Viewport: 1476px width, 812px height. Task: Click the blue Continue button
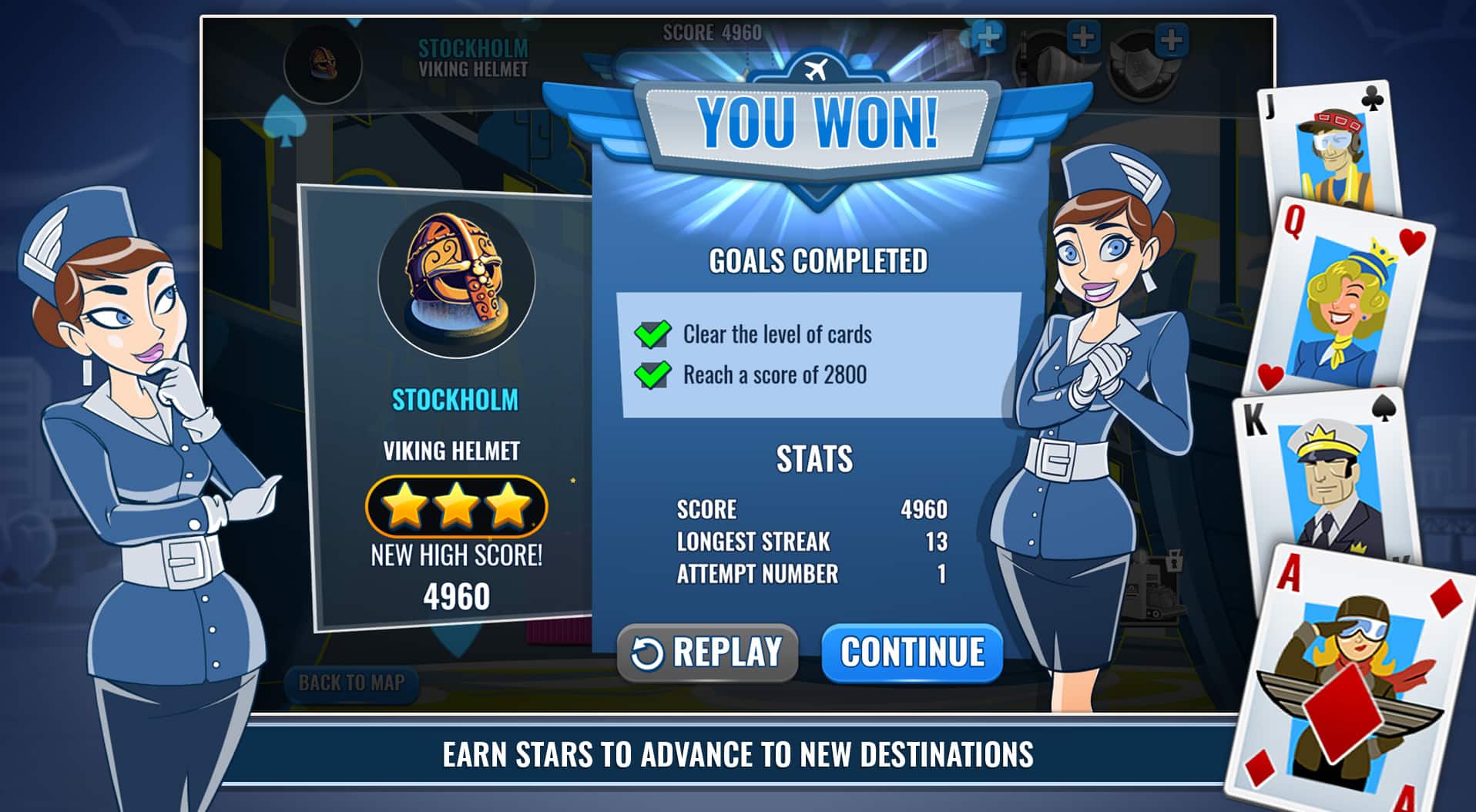coord(912,653)
